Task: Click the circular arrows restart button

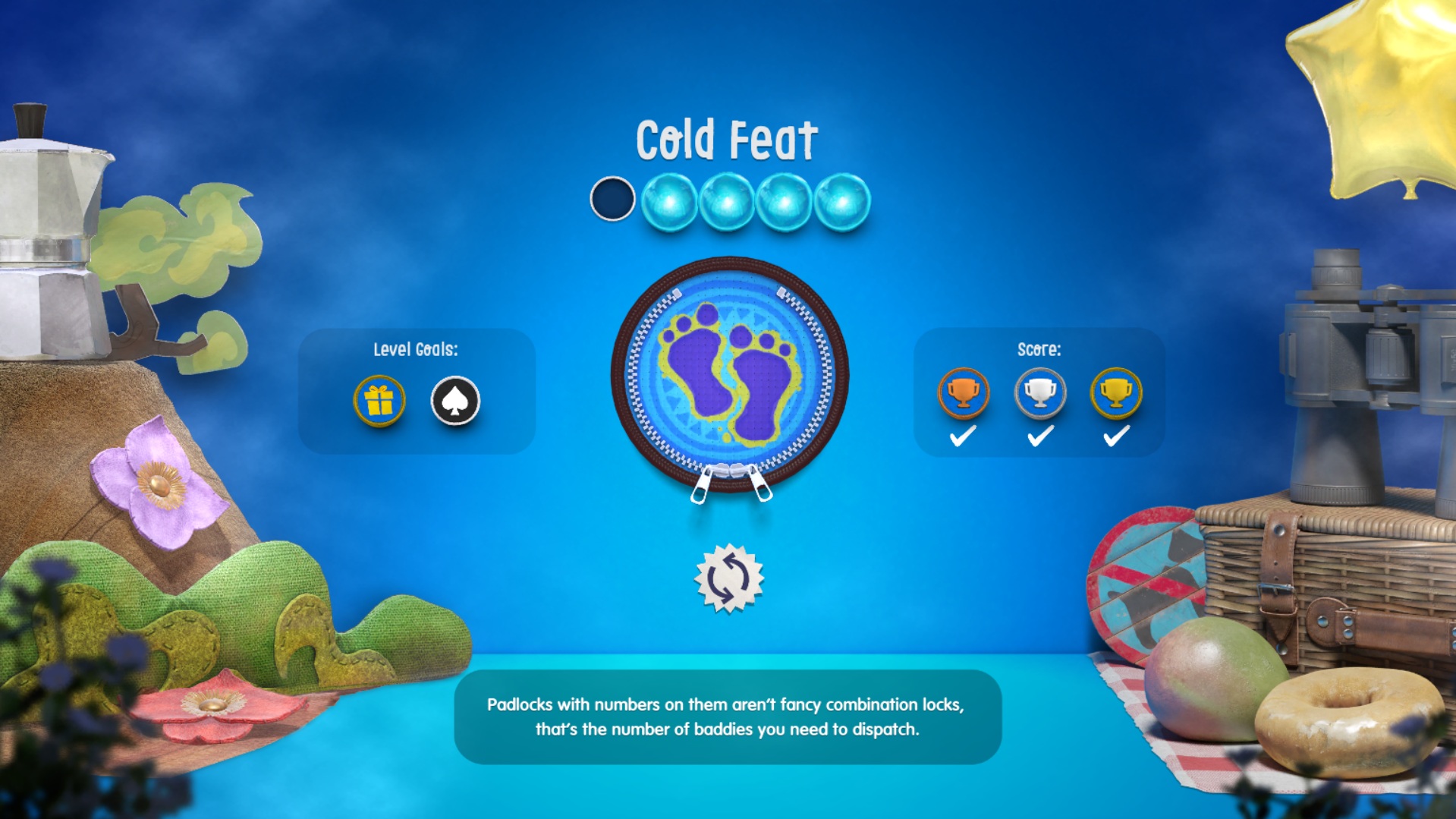Action: pos(729,578)
